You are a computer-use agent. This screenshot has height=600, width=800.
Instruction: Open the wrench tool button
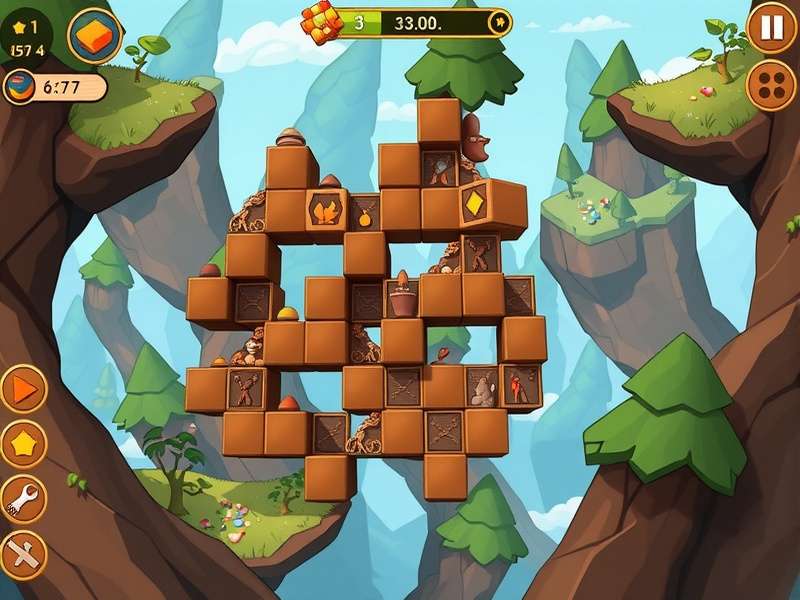click(x=22, y=496)
